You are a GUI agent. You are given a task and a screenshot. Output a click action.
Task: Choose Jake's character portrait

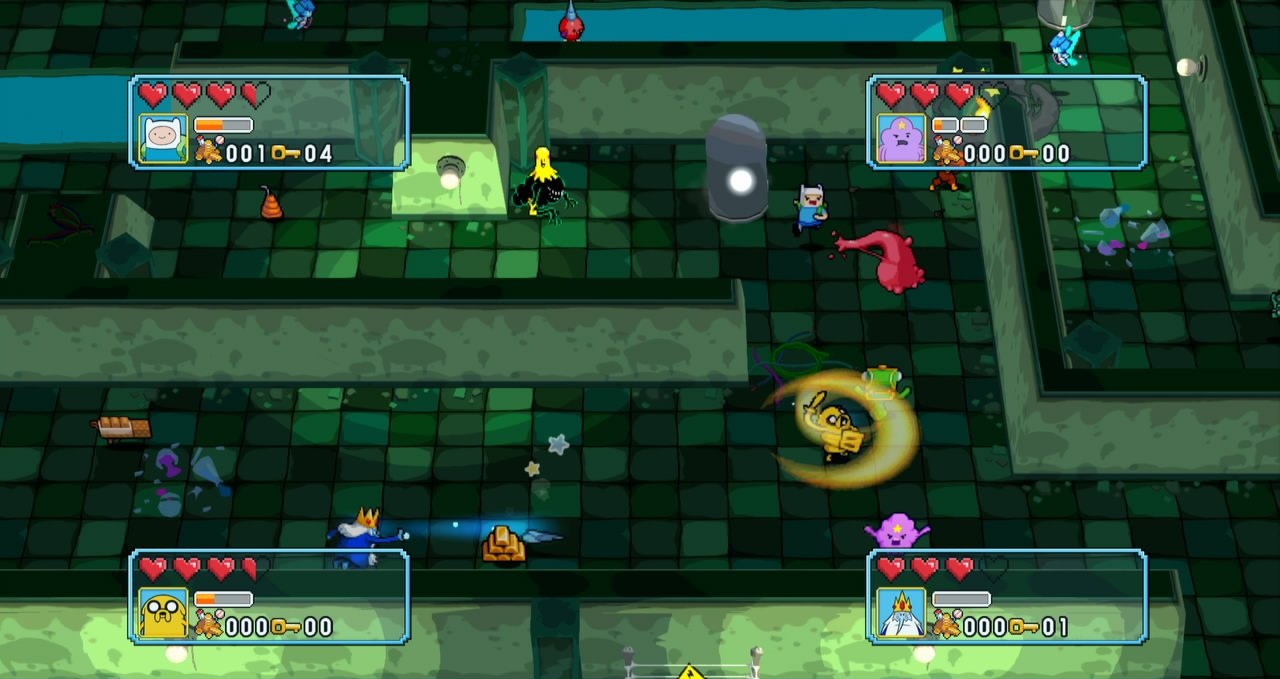click(162, 613)
